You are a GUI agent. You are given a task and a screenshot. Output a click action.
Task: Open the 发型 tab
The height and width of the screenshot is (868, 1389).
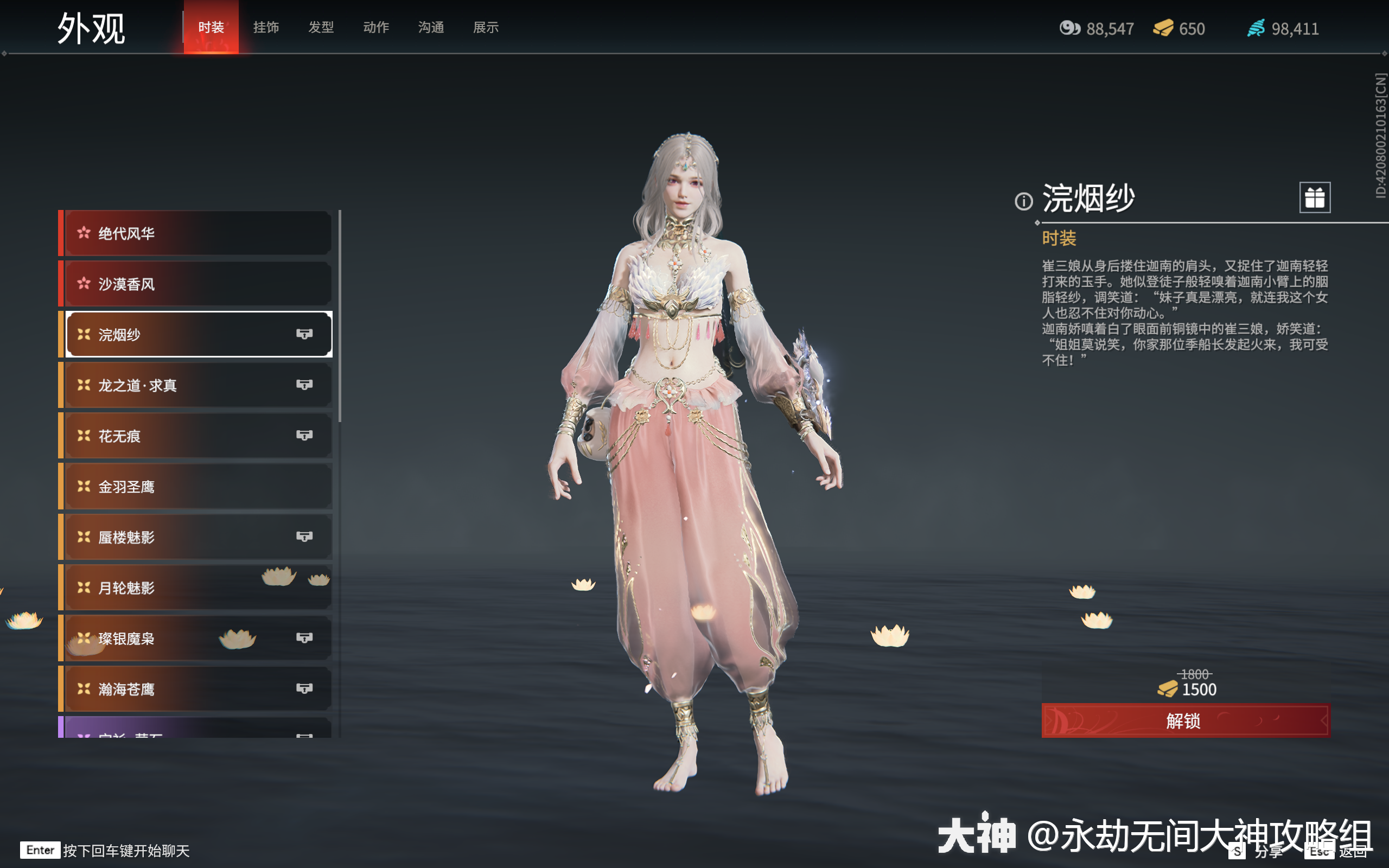point(321,27)
